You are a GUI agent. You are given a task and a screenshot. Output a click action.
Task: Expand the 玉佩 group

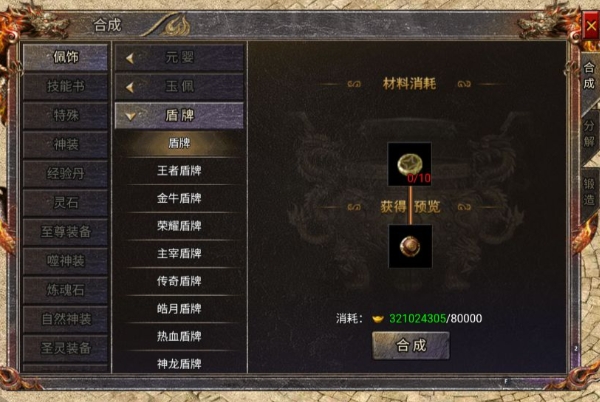pos(179,86)
